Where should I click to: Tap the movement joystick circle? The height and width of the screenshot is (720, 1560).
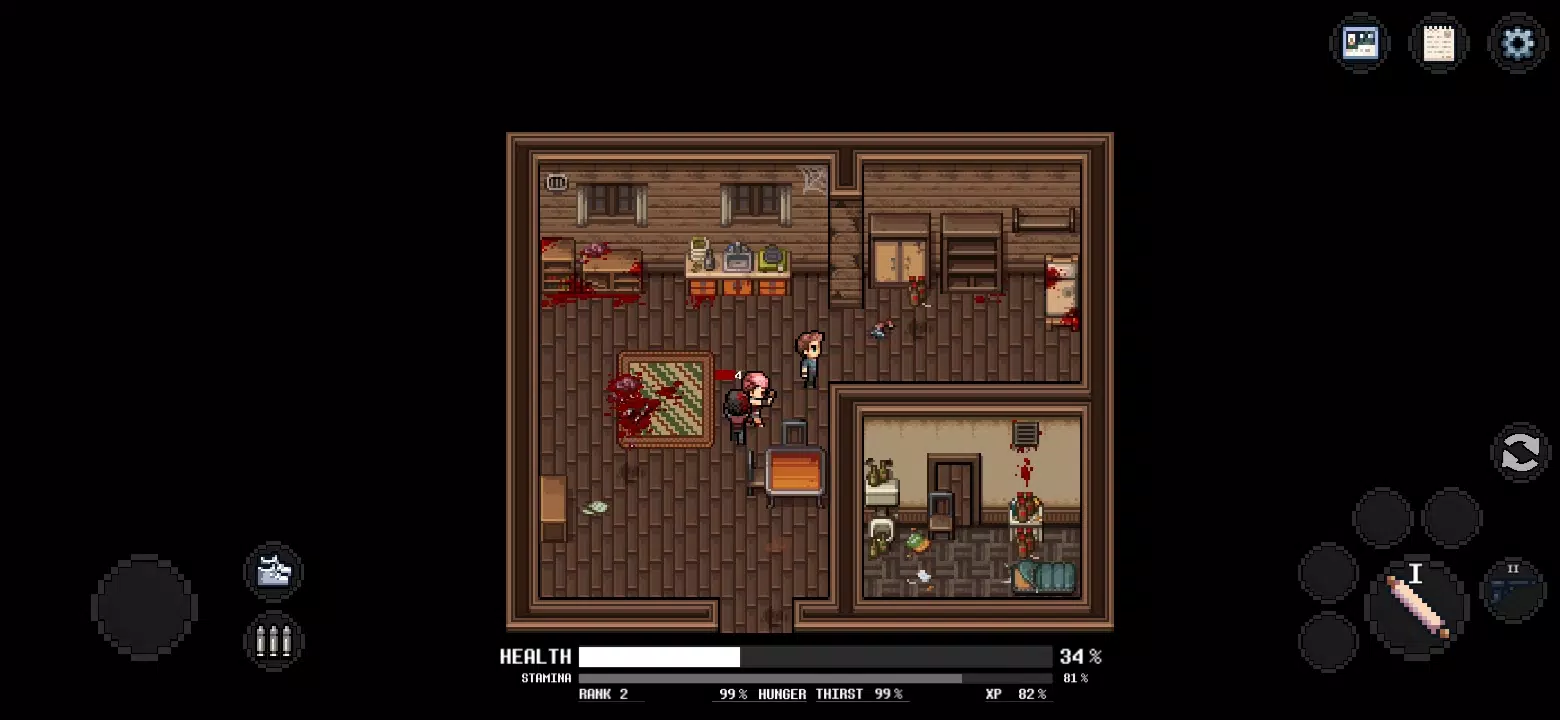pyautogui.click(x=145, y=605)
